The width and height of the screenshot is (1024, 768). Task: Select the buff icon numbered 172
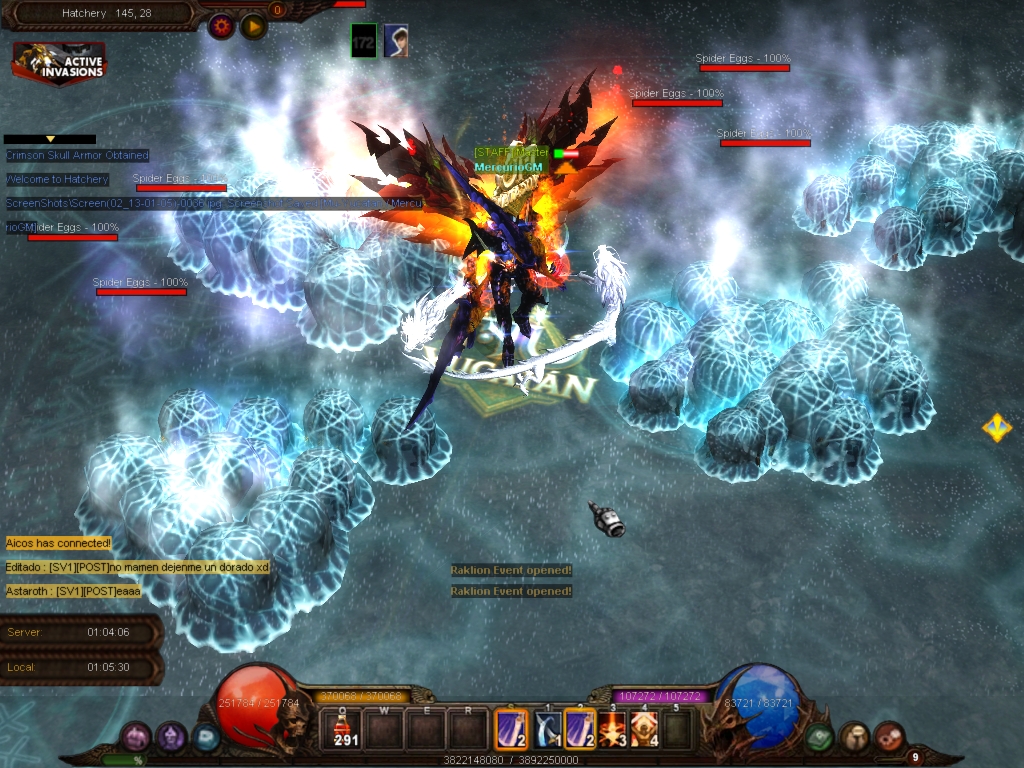tap(364, 41)
